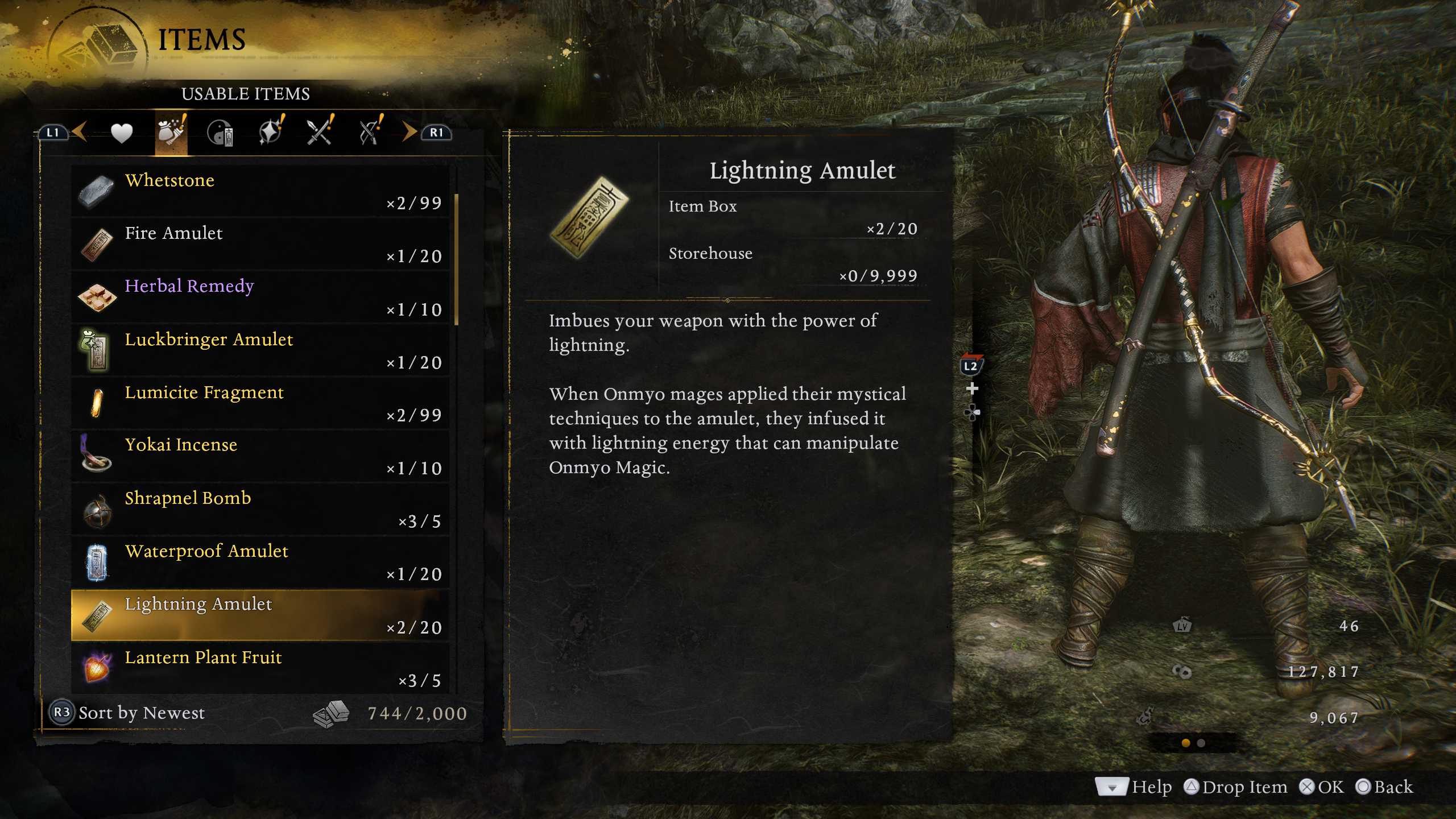1456x819 pixels.
Task: Click the Whetstone item icon in the list
Action: [98, 192]
